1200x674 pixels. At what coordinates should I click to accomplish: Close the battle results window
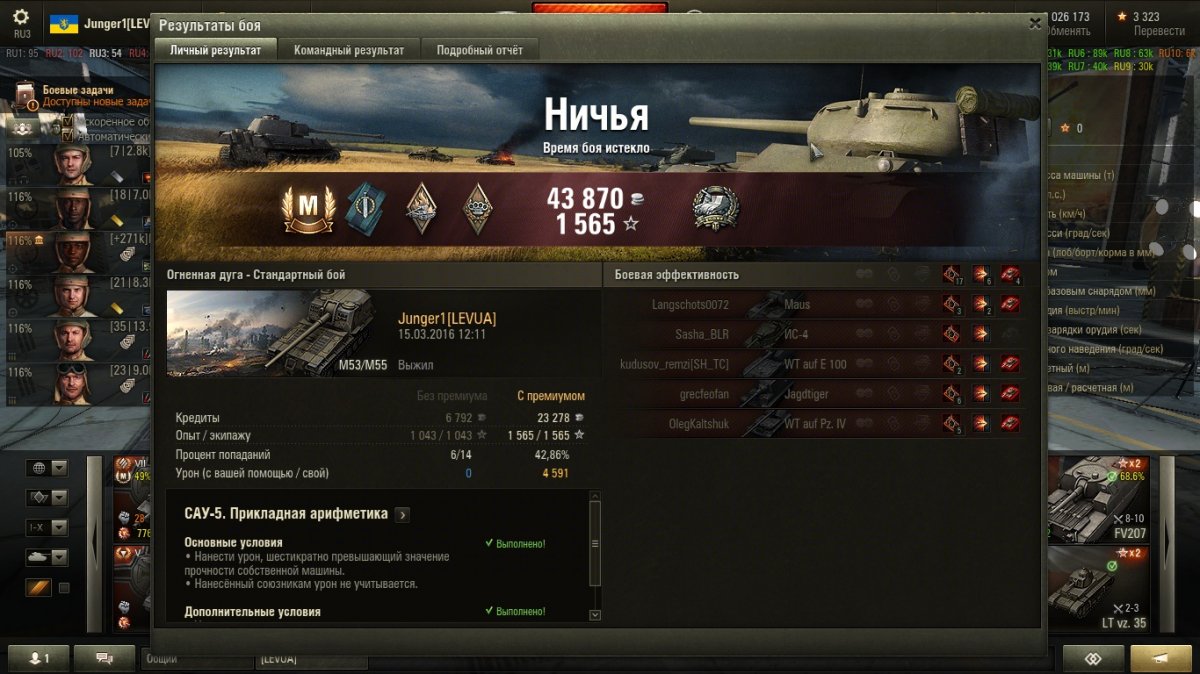1035,23
